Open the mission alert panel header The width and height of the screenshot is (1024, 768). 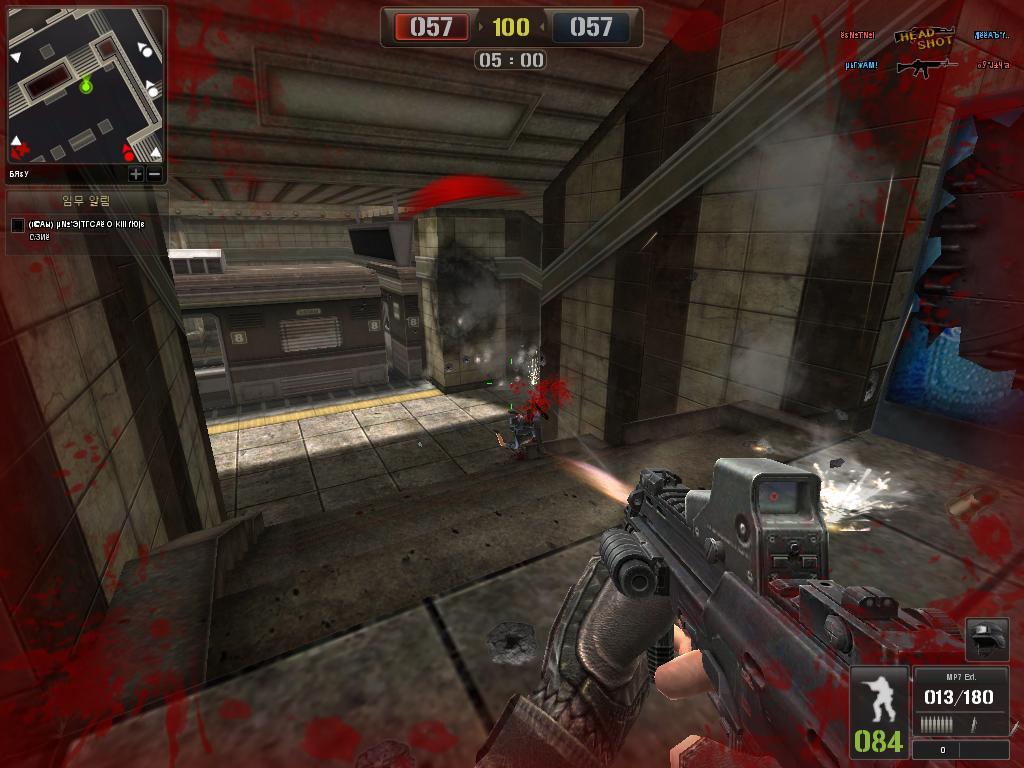(86, 201)
